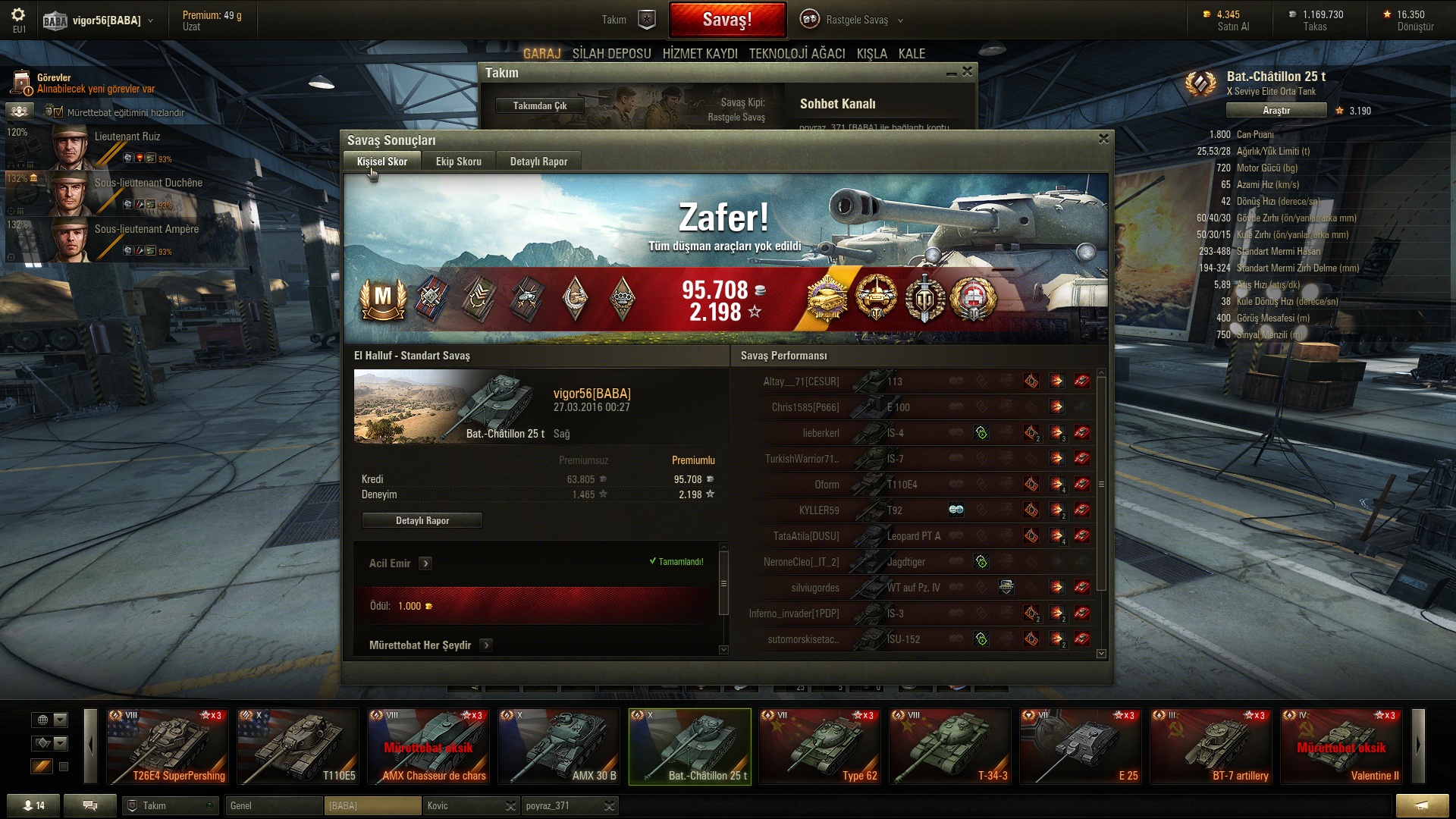Click the Detaylı Rapor button under credits
The height and width of the screenshot is (819, 1456).
[422, 520]
